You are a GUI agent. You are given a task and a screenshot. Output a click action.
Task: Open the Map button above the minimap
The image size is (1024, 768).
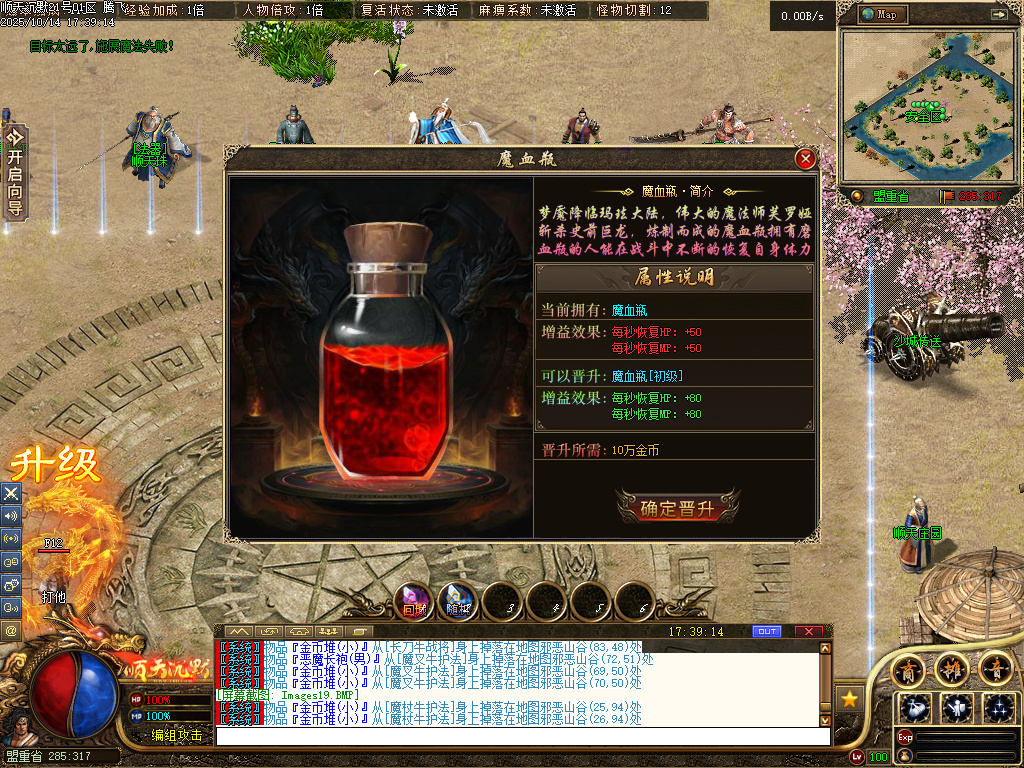pyautogui.click(x=881, y=15)
